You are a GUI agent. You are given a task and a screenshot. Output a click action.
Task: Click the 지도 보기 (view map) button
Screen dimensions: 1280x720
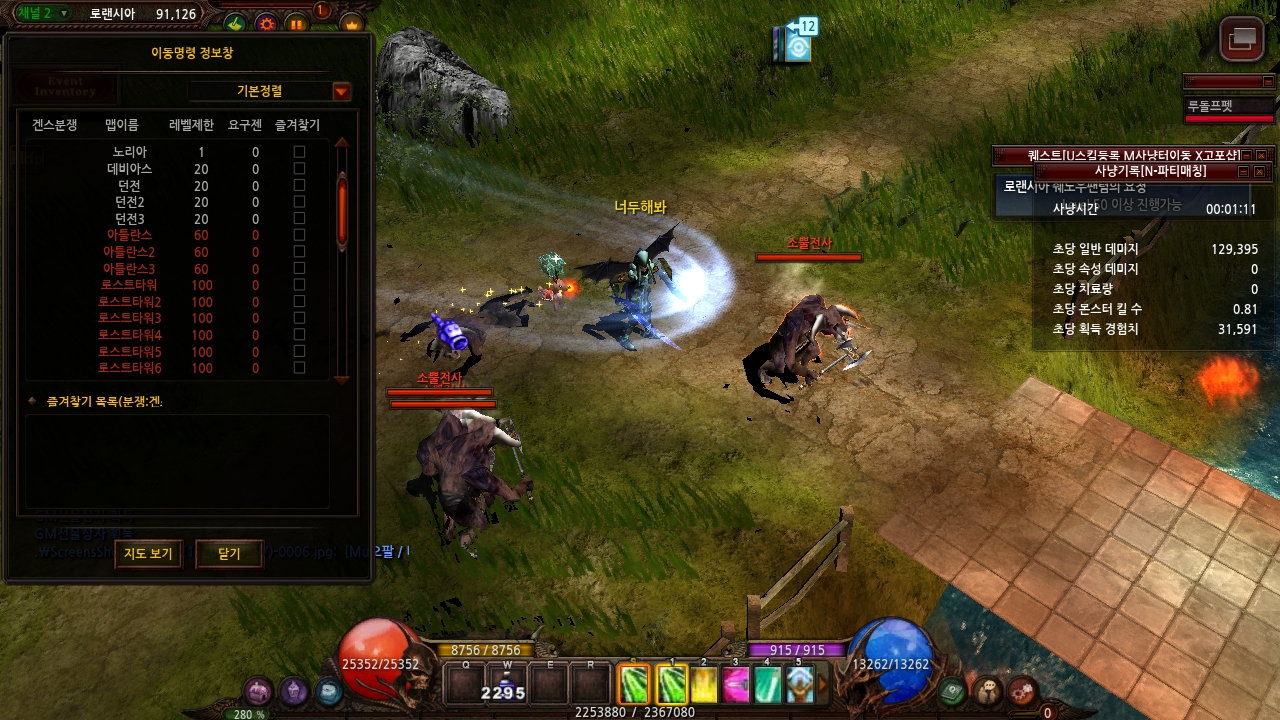click(148, 553)
